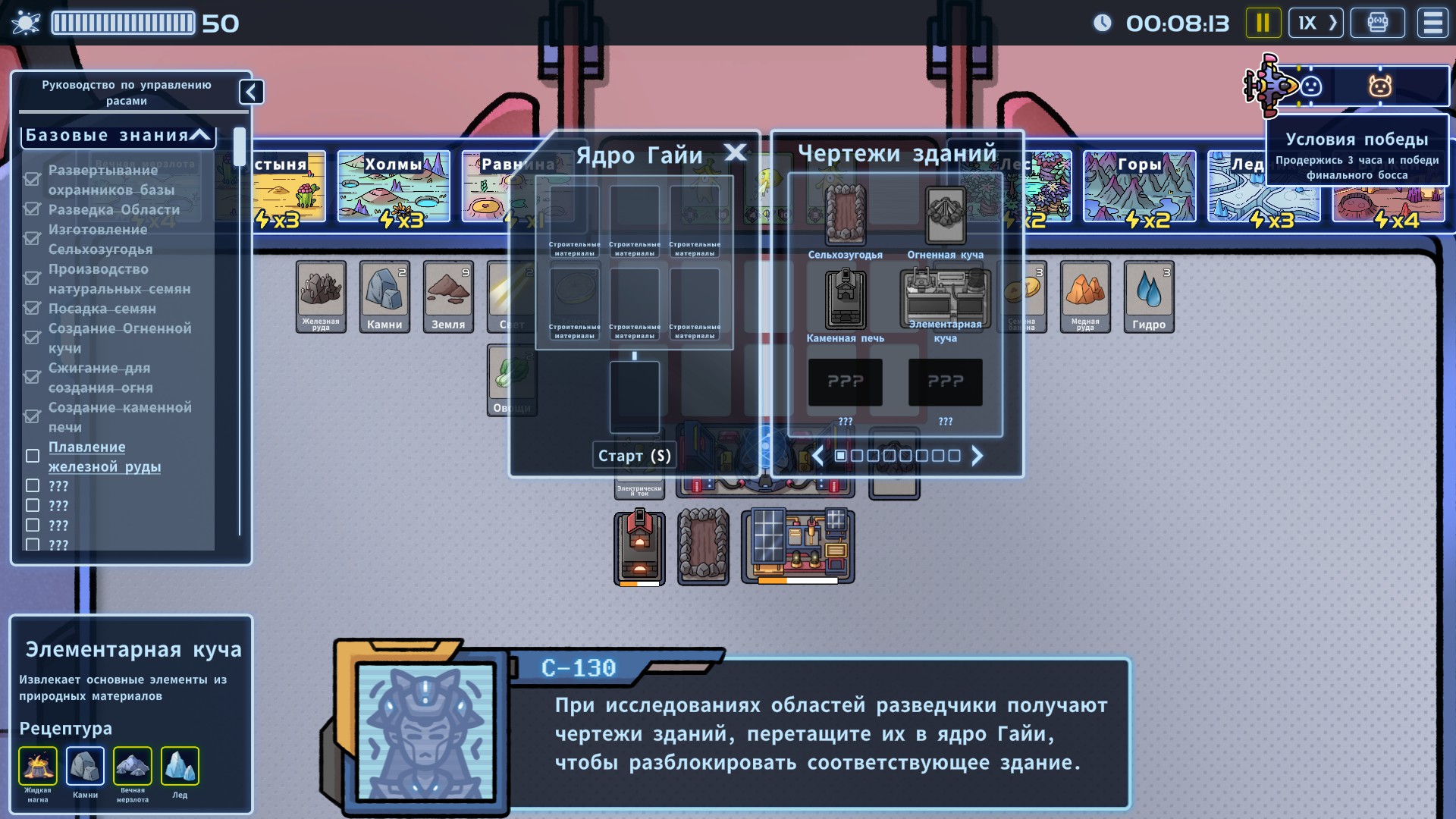
Task: Pause the game with the pause button
Action: tap(1263, 23)
